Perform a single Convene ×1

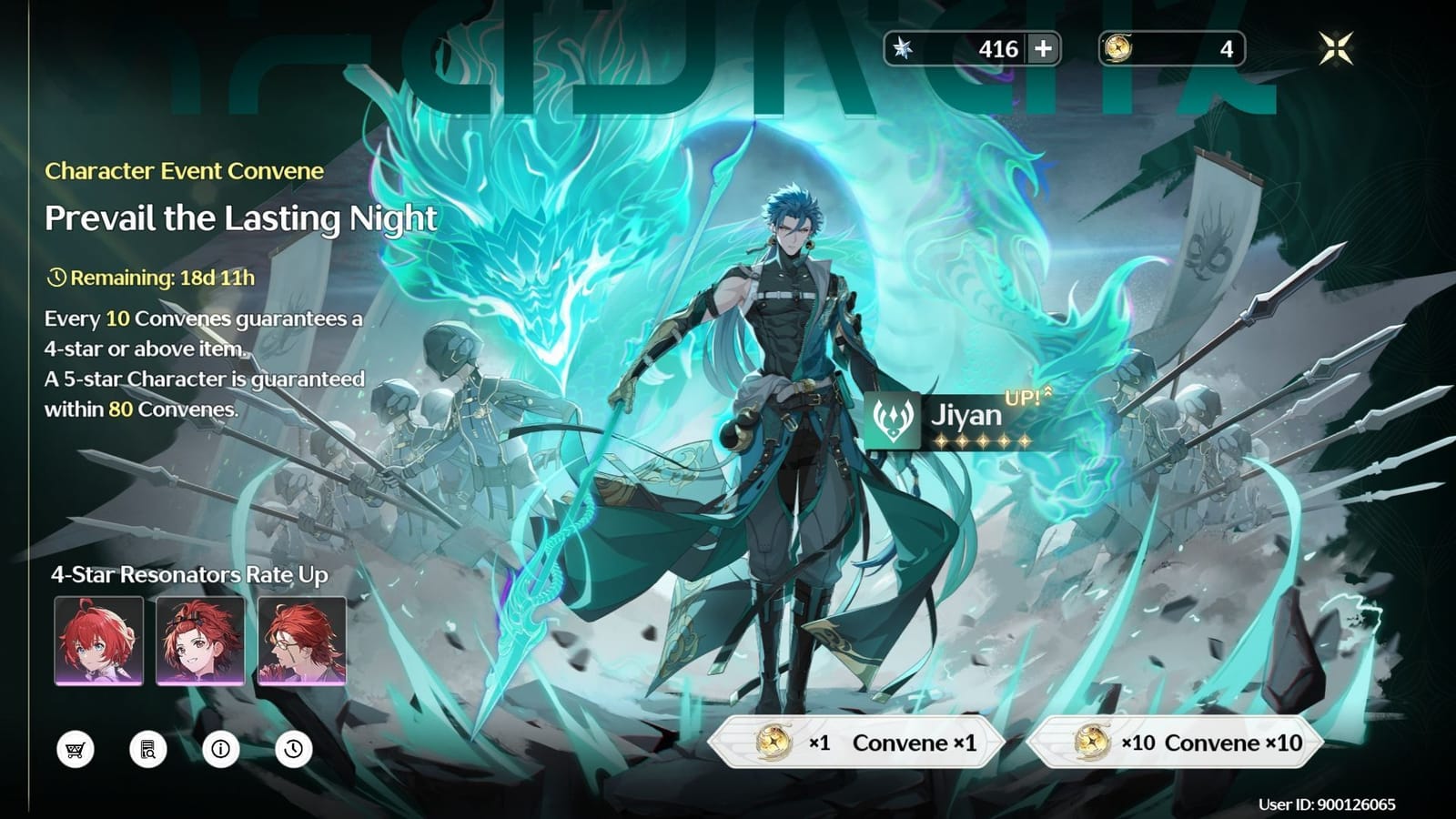click(x=860, y=742)
